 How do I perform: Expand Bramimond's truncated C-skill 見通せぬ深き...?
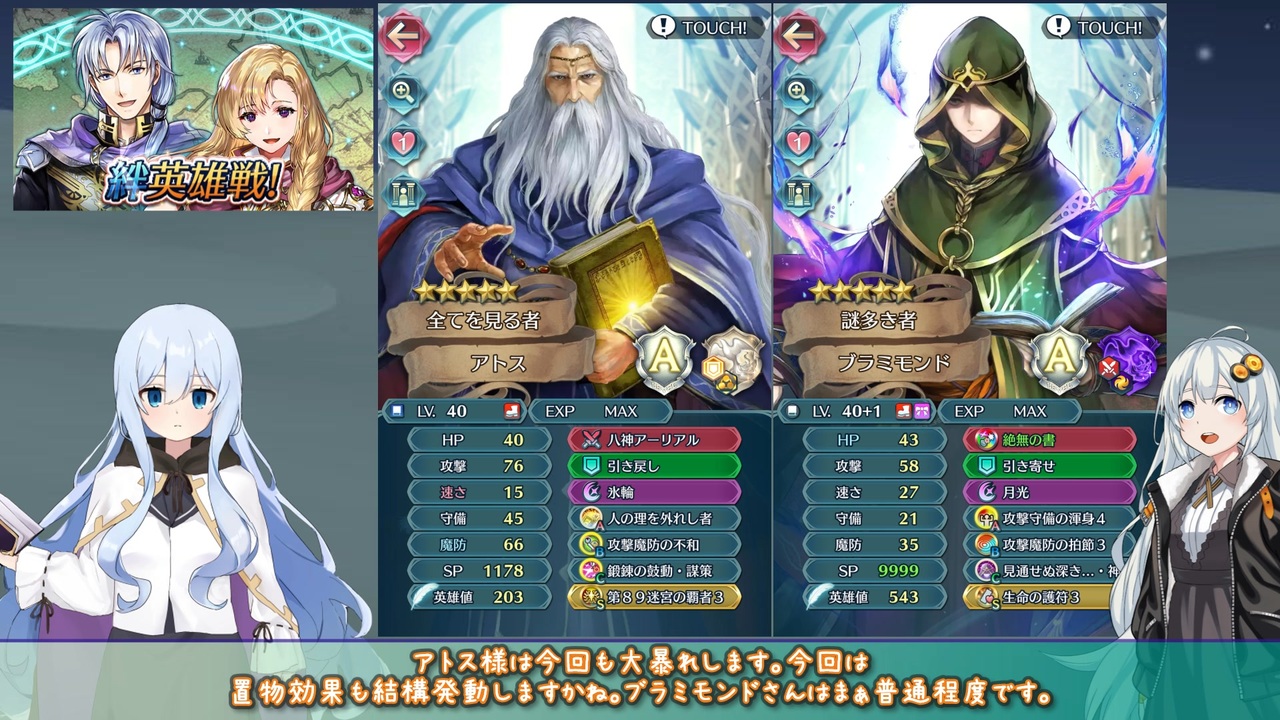1048,571
